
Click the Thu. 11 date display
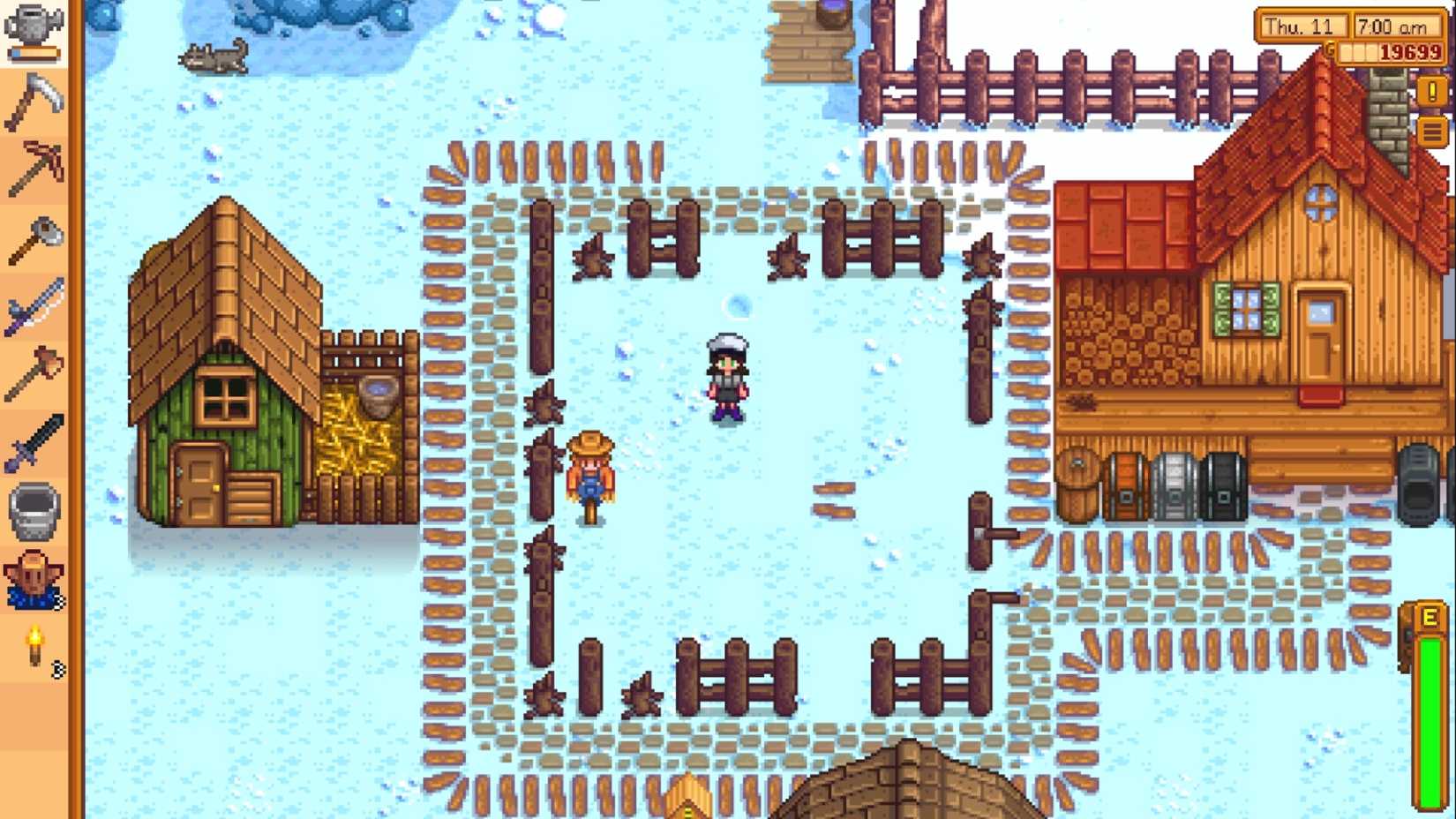1303,26
